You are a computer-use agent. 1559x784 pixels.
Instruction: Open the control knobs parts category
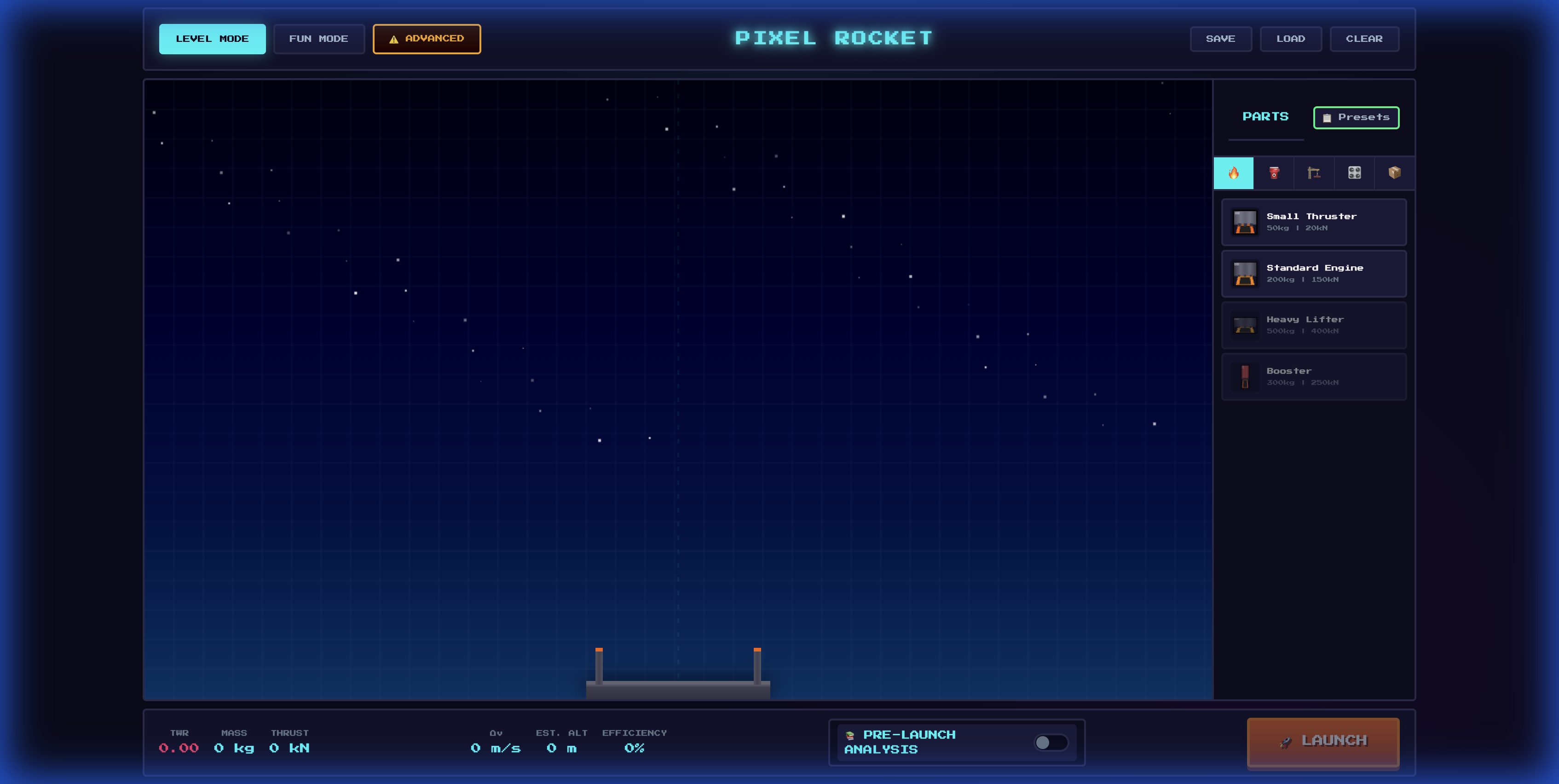pyautogui.click(x=1354, y=173)
